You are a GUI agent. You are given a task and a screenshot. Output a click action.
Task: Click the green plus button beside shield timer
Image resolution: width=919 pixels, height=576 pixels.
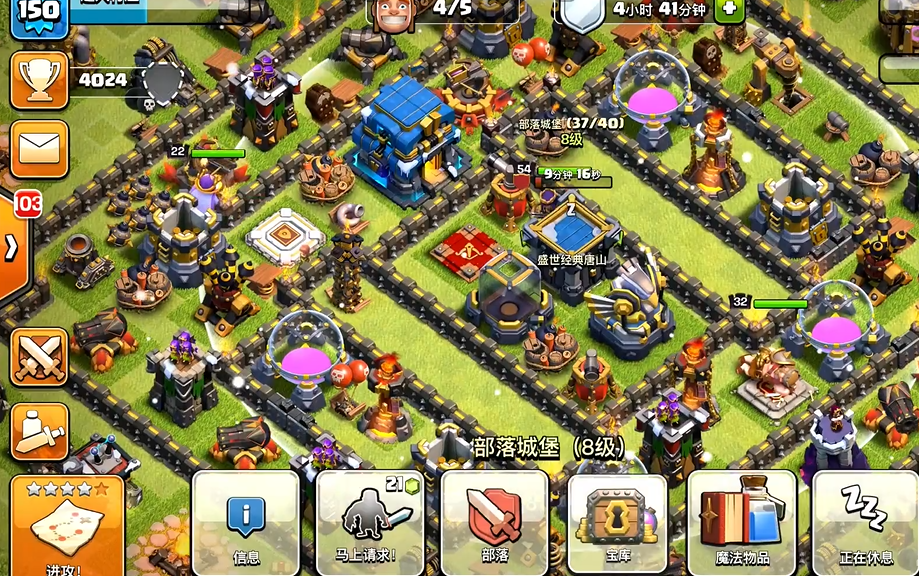[728, 8]
